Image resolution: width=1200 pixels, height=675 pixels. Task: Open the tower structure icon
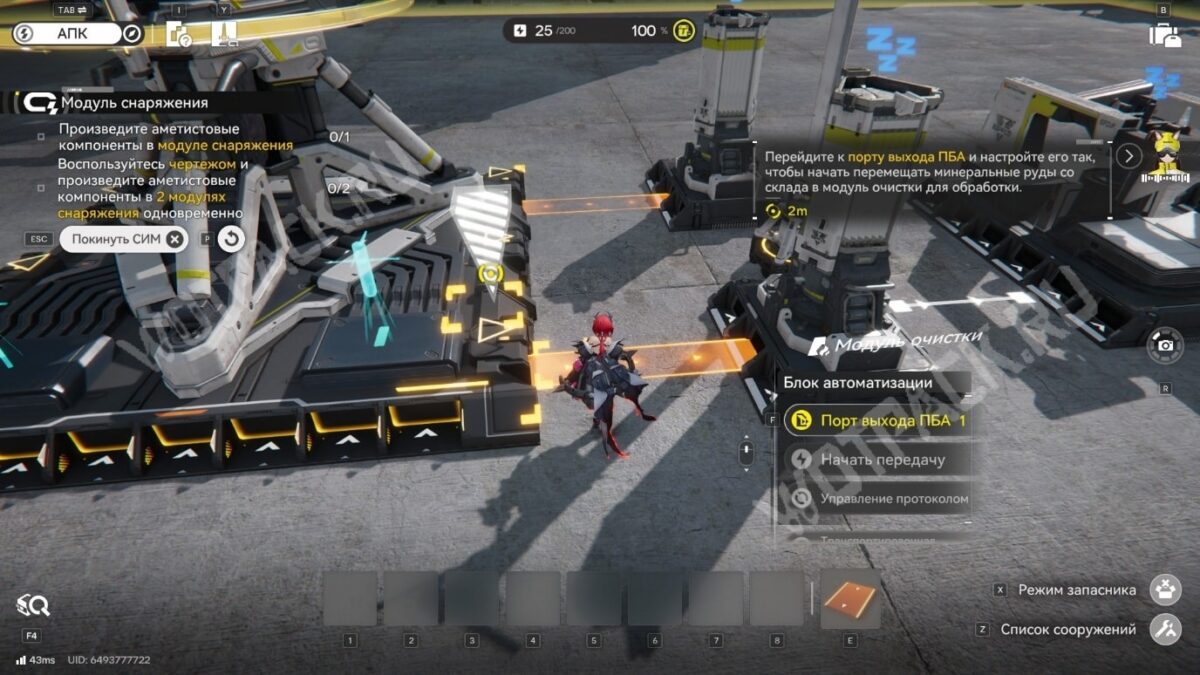224,34
